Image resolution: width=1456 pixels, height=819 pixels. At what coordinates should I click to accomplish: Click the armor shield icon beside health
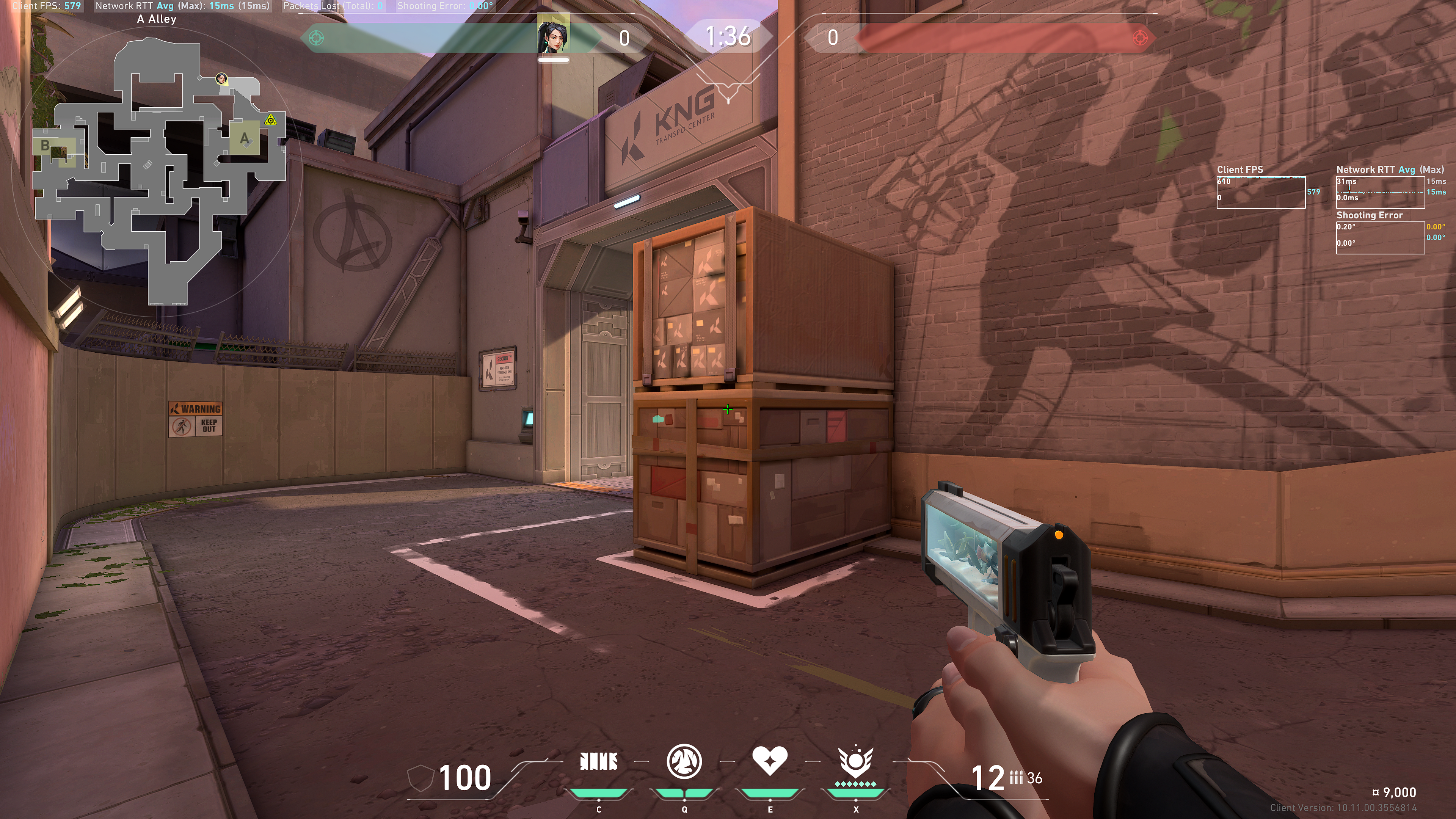pos(419,779)
